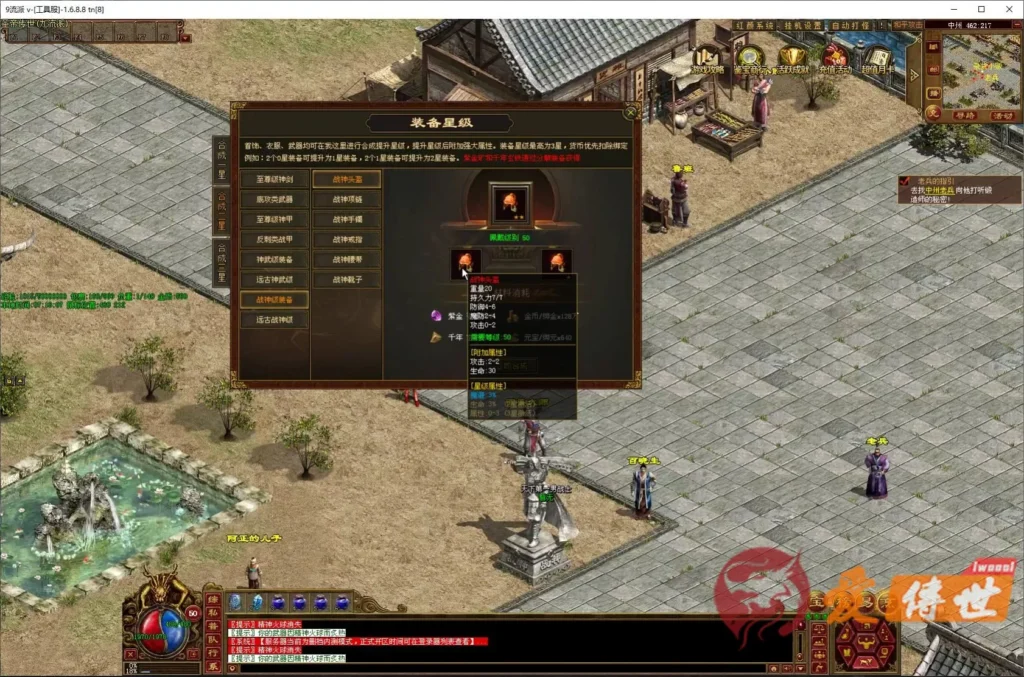Select the 反制类战甲 category
The height and width of the screenshot is (677, 1024).
[274, 240]
